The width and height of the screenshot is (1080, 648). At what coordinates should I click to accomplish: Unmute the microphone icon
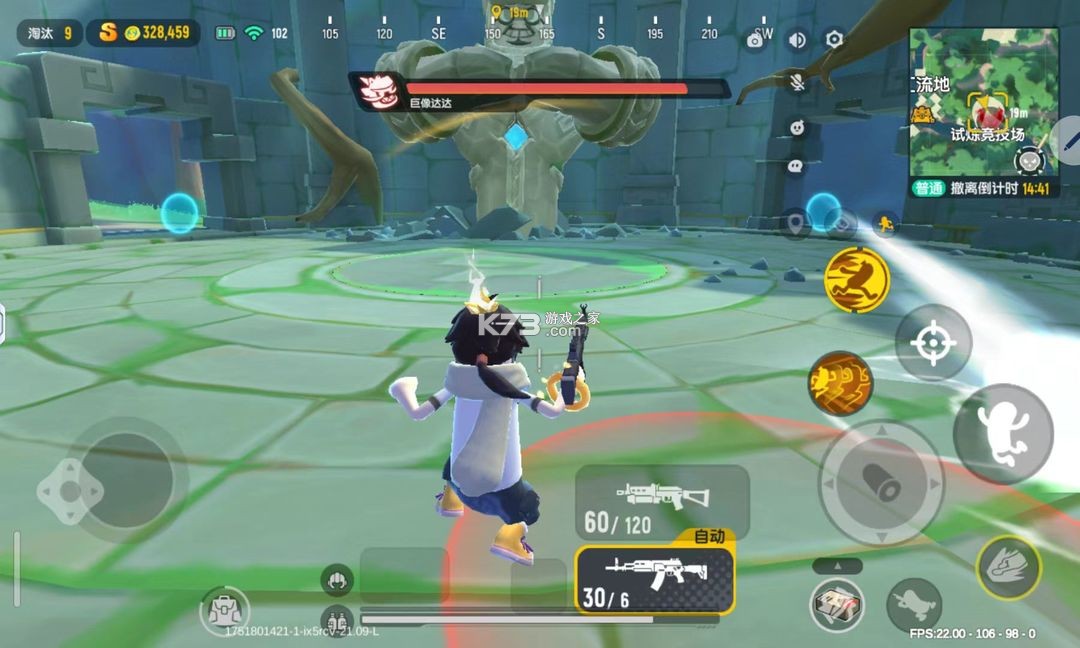[x=797, y=83]
